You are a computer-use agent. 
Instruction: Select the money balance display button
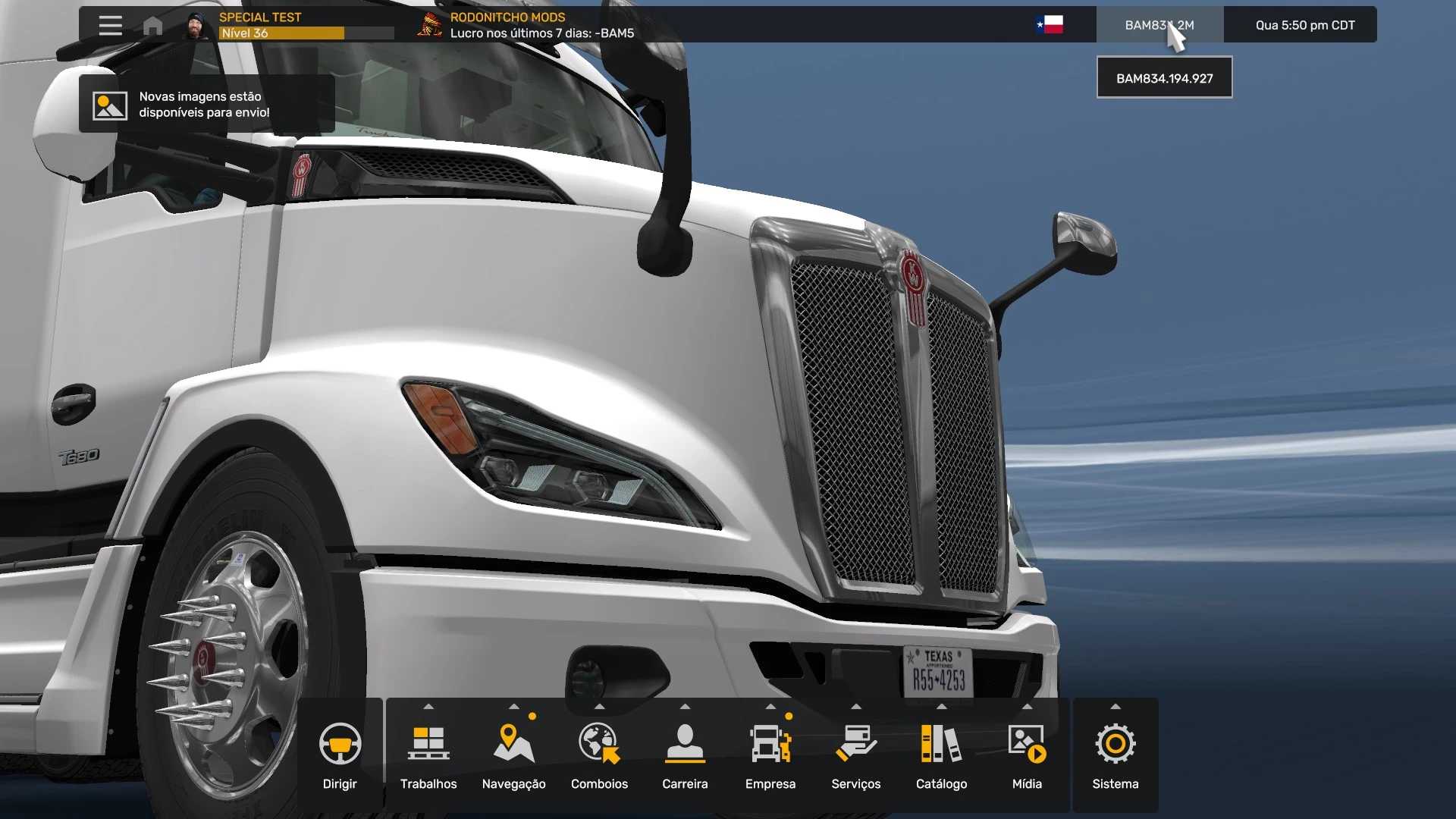(1159, 25)
